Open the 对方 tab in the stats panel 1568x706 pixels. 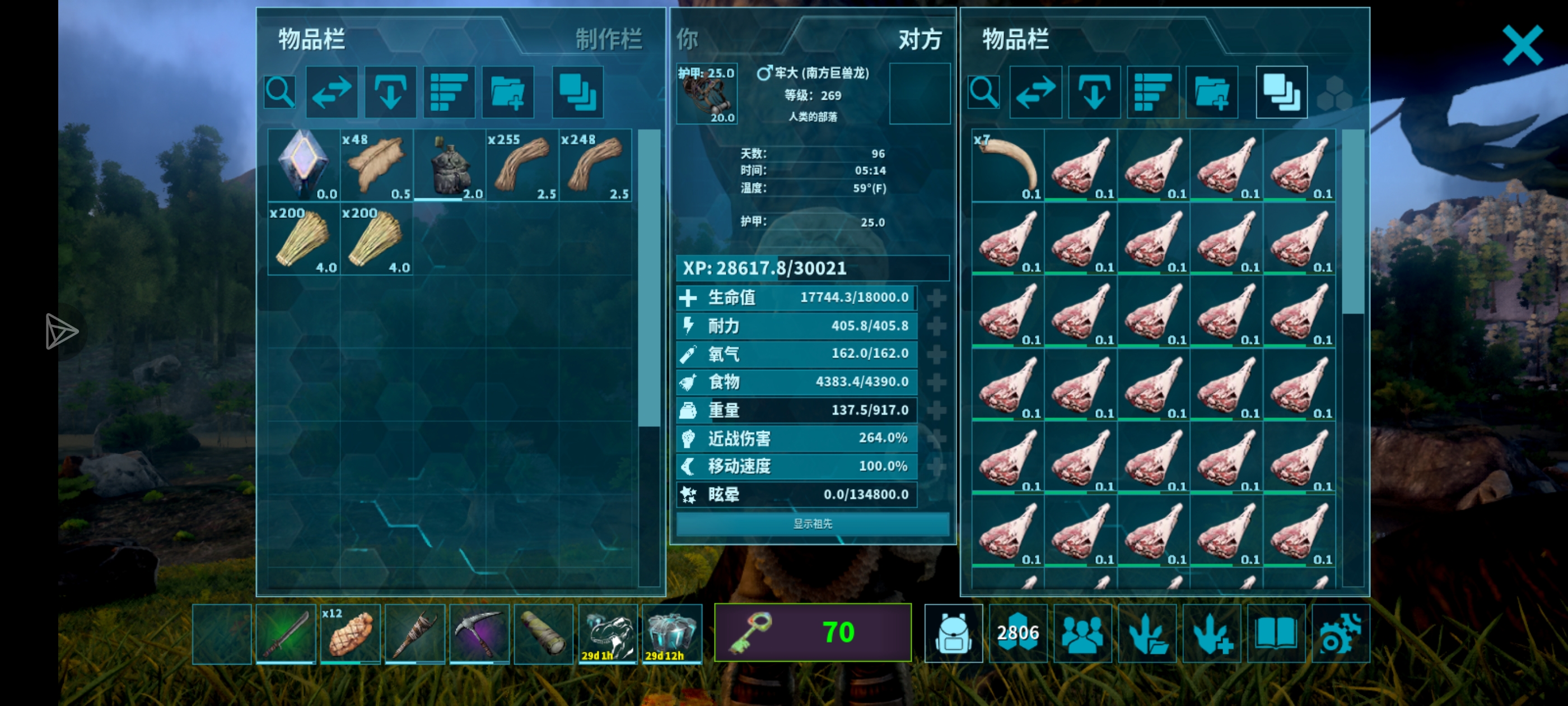pyautogui.click(x=920, y=40)
